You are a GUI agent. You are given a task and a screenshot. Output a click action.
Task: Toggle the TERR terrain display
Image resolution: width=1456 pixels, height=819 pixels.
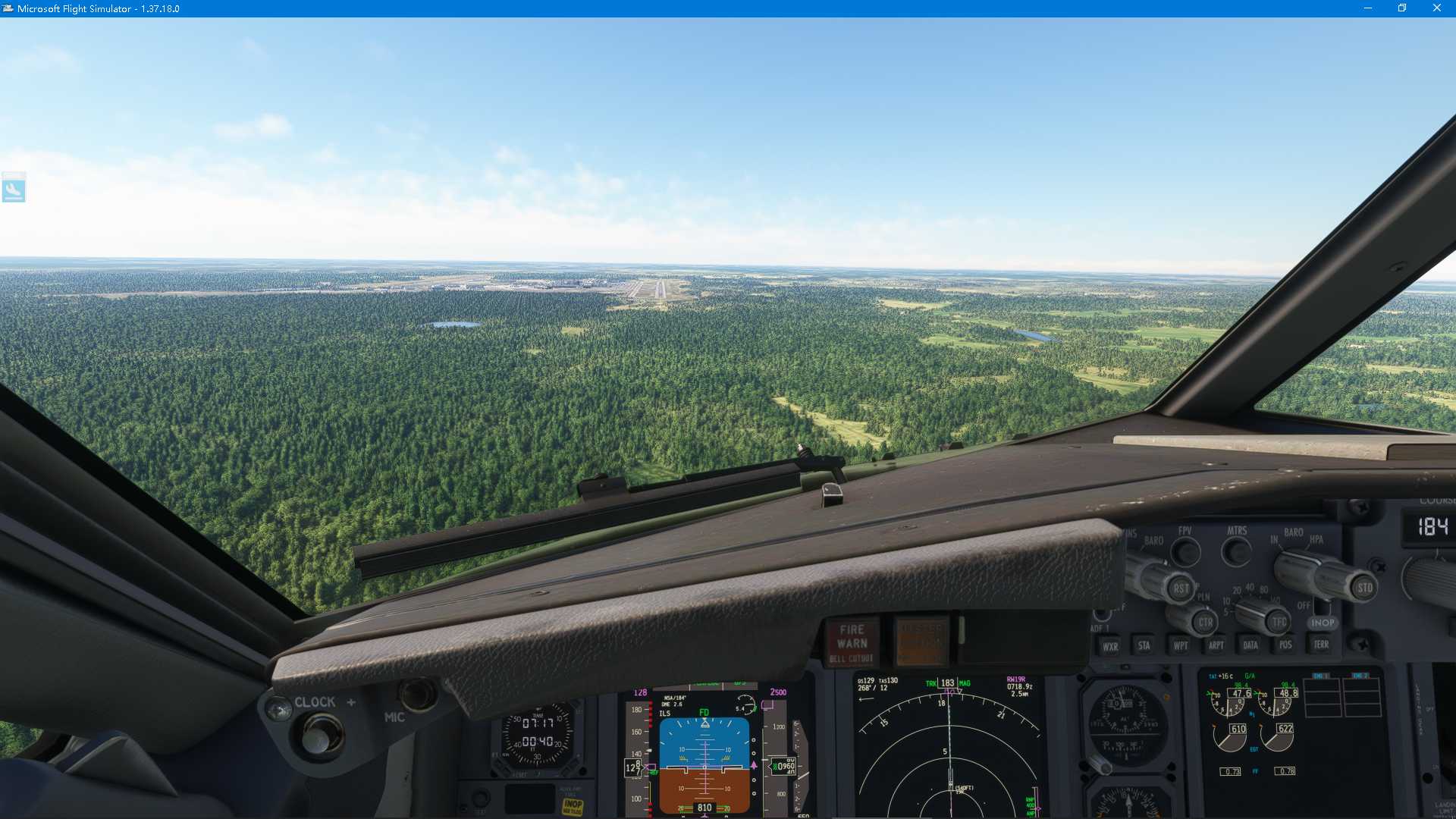(1321, 644)
